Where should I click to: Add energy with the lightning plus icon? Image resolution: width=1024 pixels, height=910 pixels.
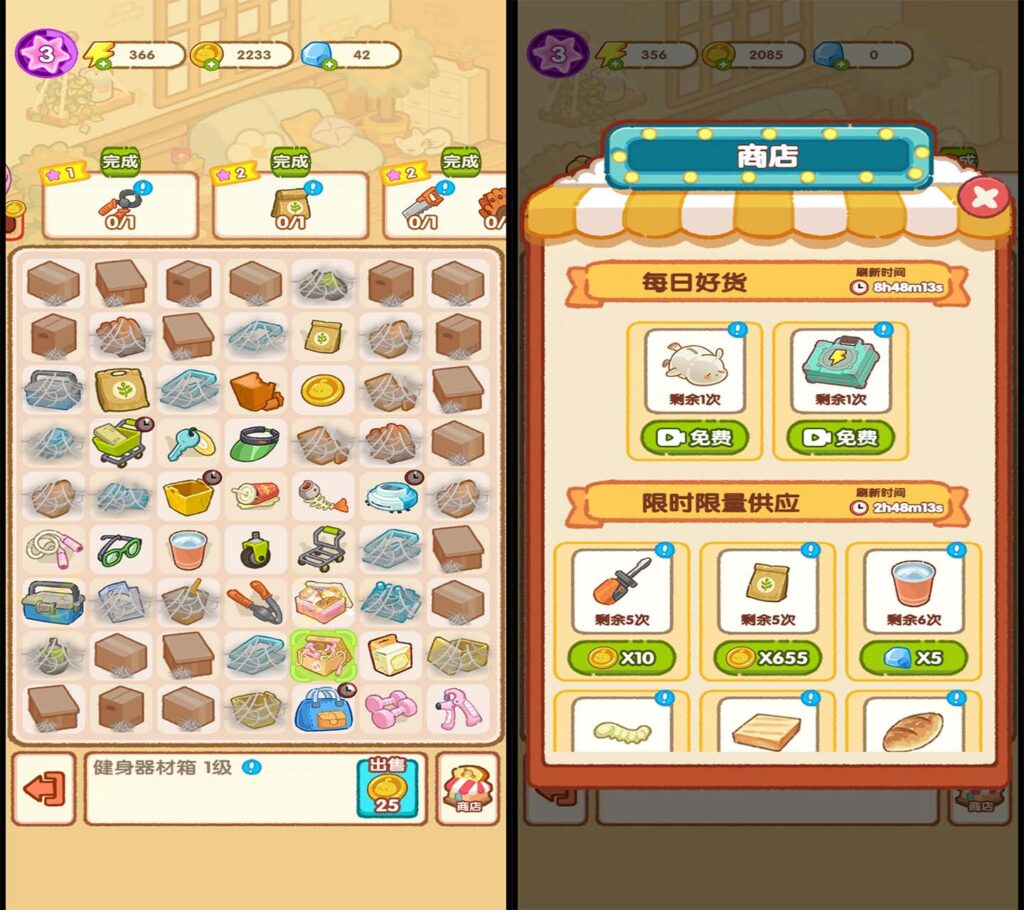pos(99,64)
